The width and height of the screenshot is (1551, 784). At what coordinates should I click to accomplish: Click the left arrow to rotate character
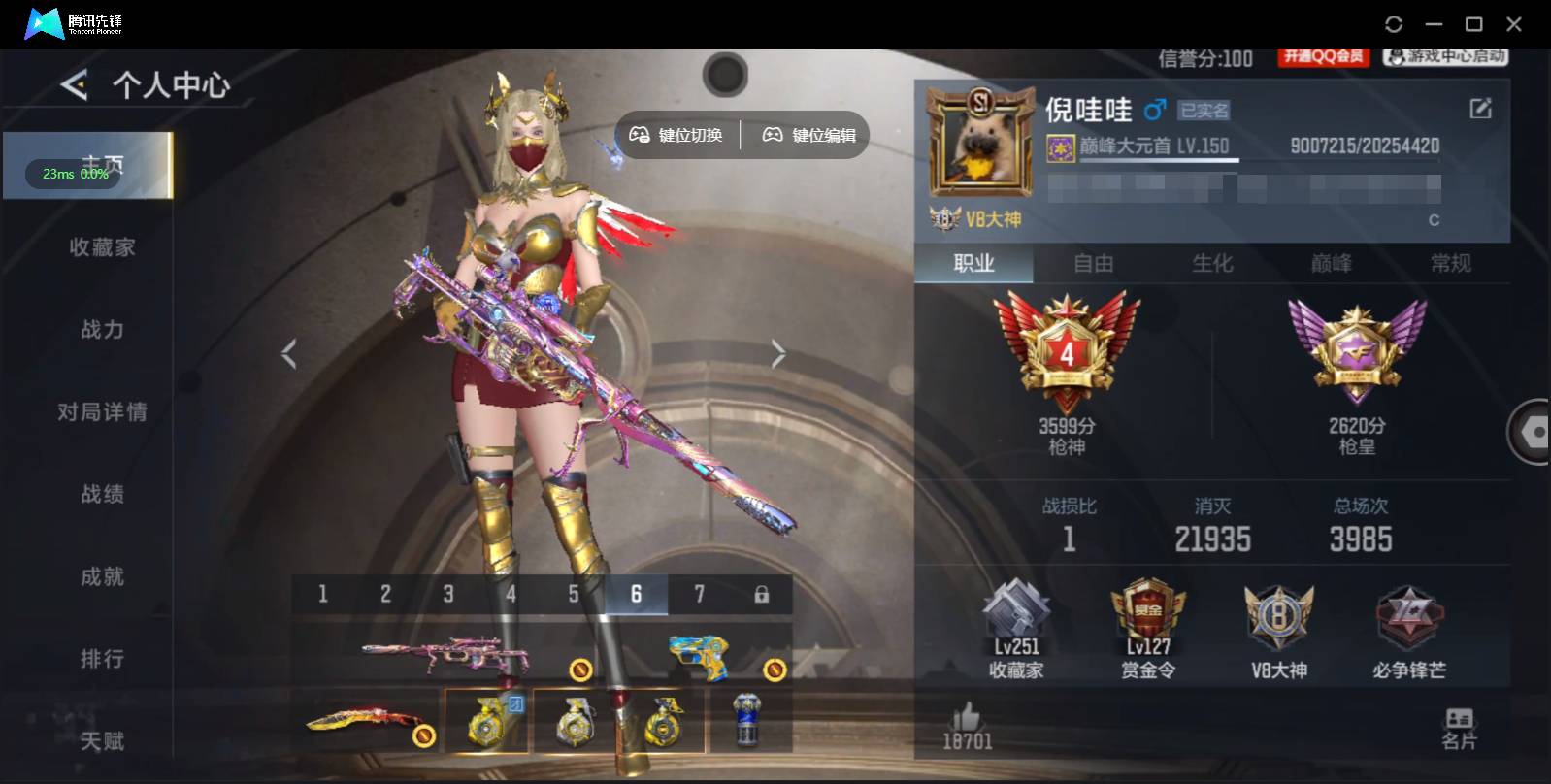tap(288, 353)
